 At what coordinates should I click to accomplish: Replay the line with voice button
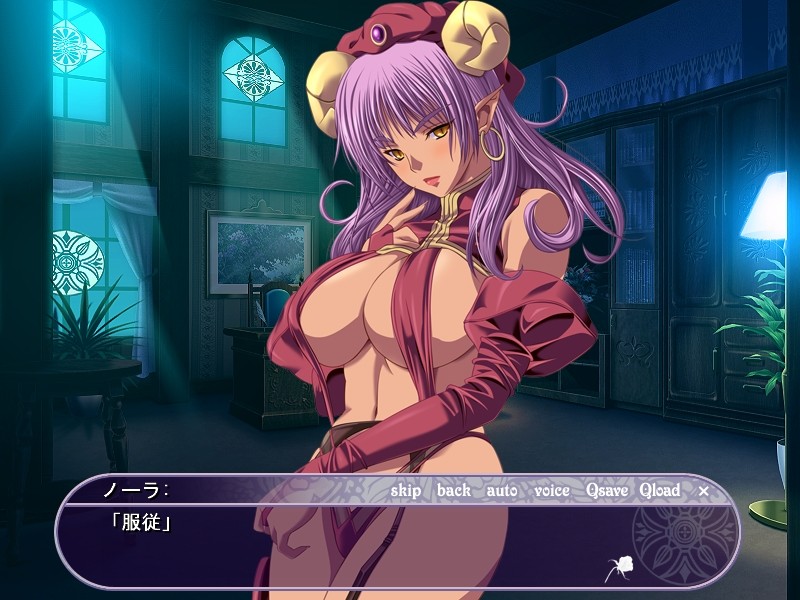pyautogui.click(x=552, y=491)
